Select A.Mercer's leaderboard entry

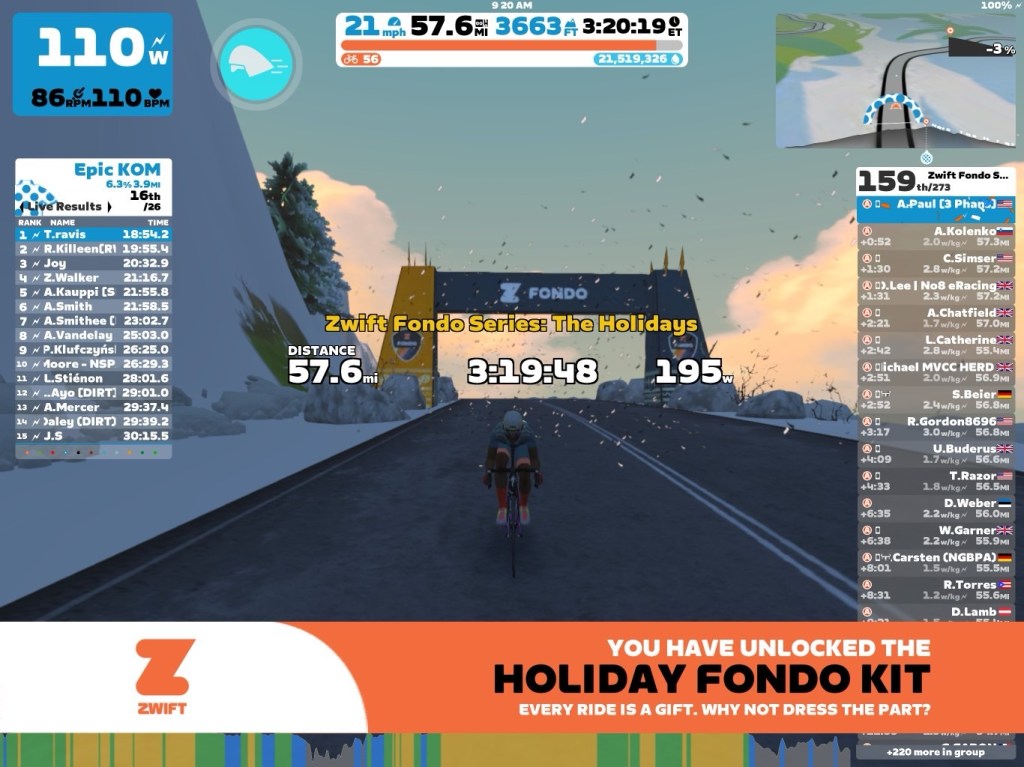[x=93, y=407]
